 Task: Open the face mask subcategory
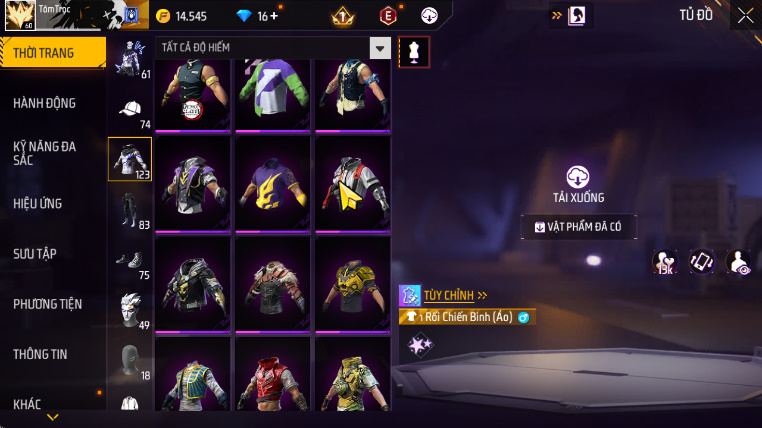pyautogui.click(x=130, y=359)
